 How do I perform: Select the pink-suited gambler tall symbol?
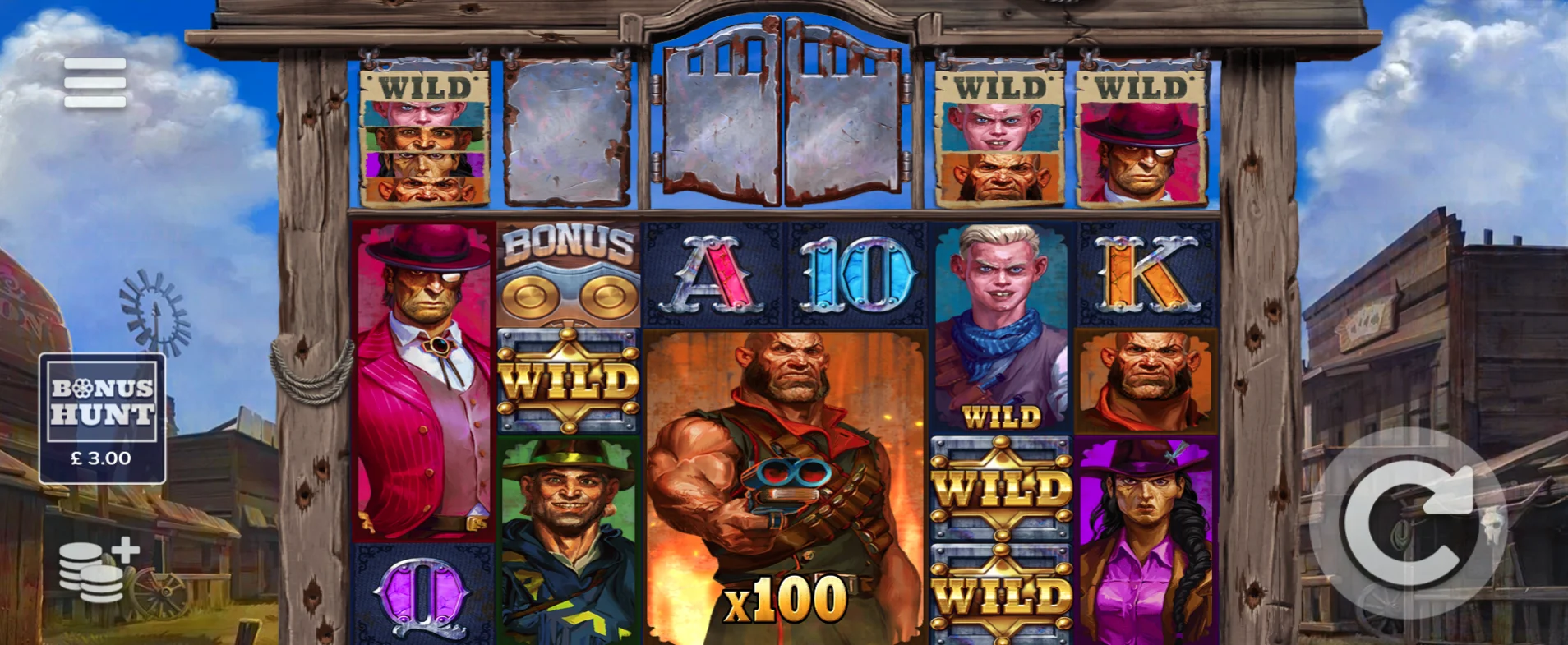[x=421, y=378]
